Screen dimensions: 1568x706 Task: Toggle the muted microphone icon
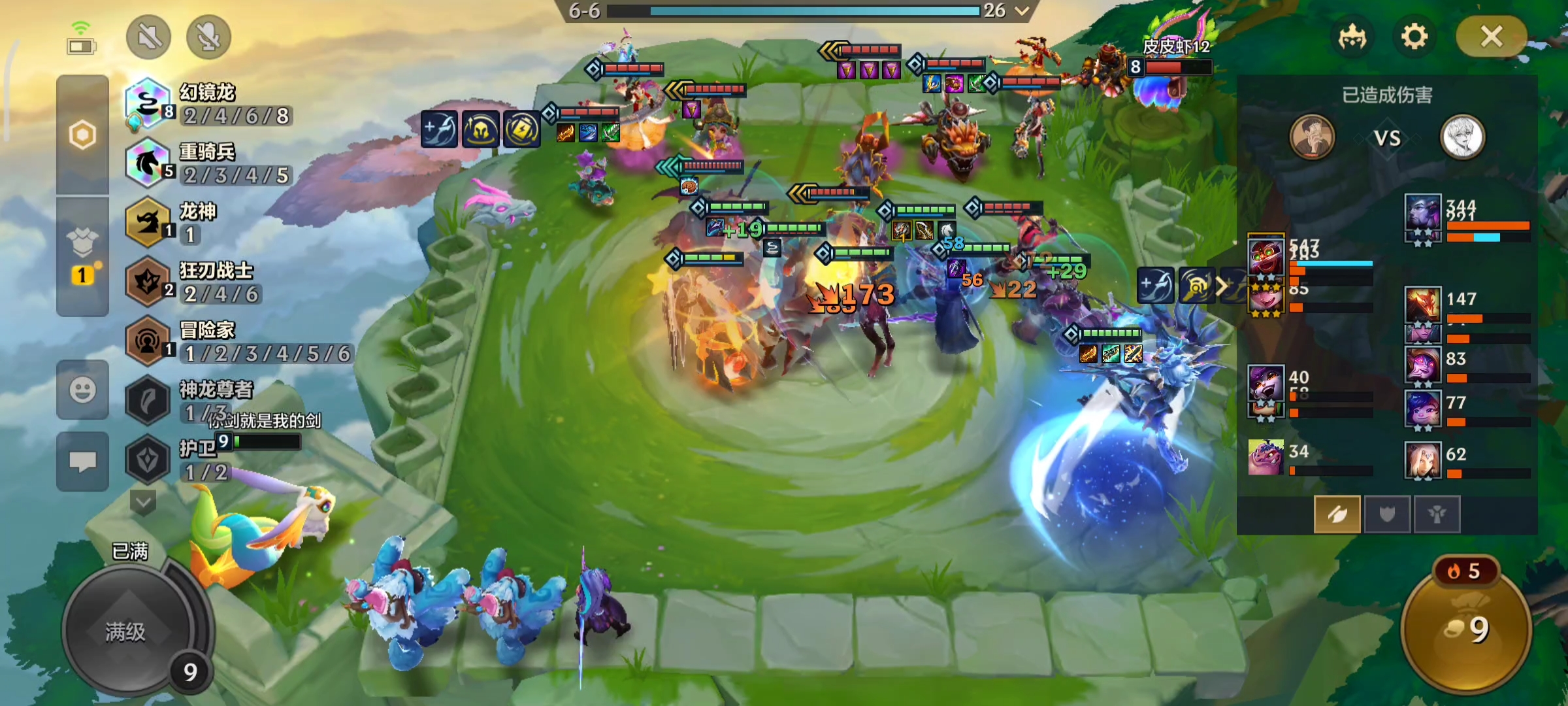(208, 37)
